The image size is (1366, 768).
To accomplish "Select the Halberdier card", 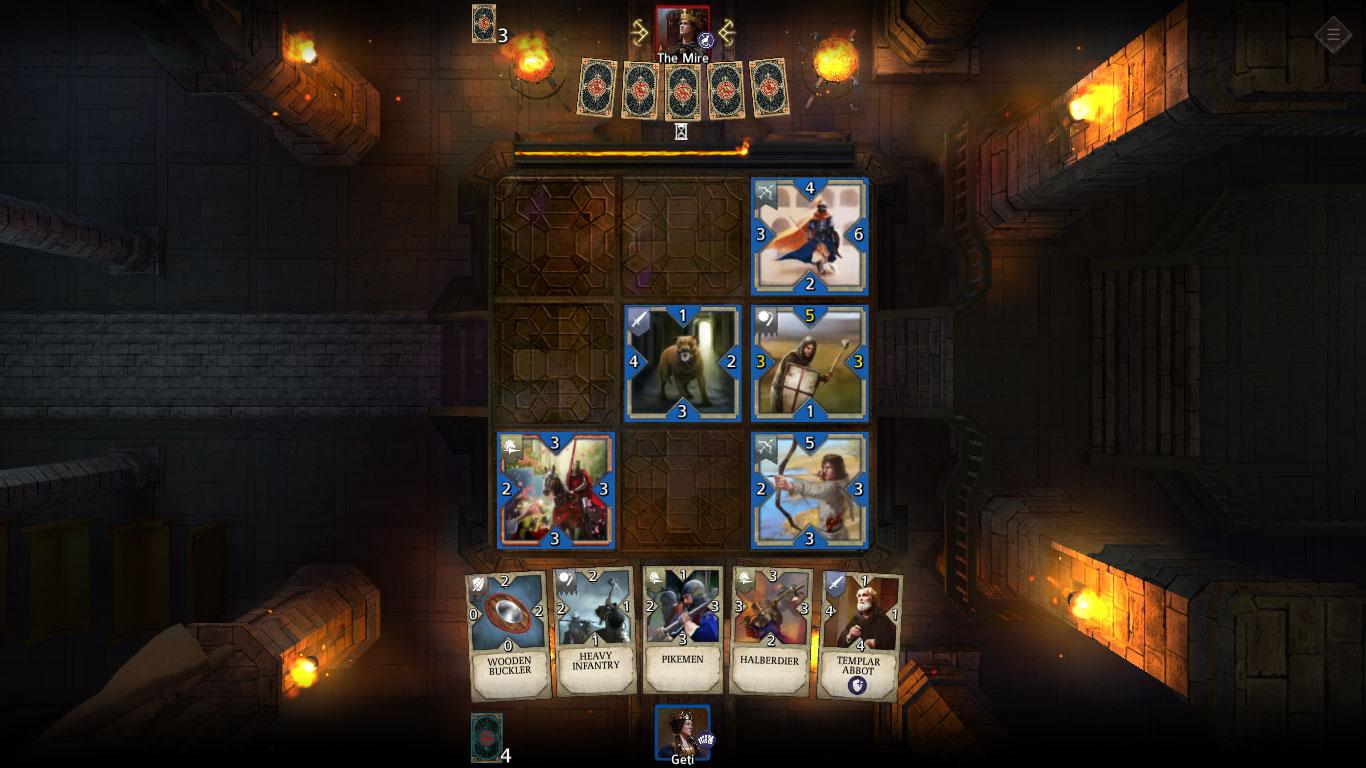I will coord(770,632).
